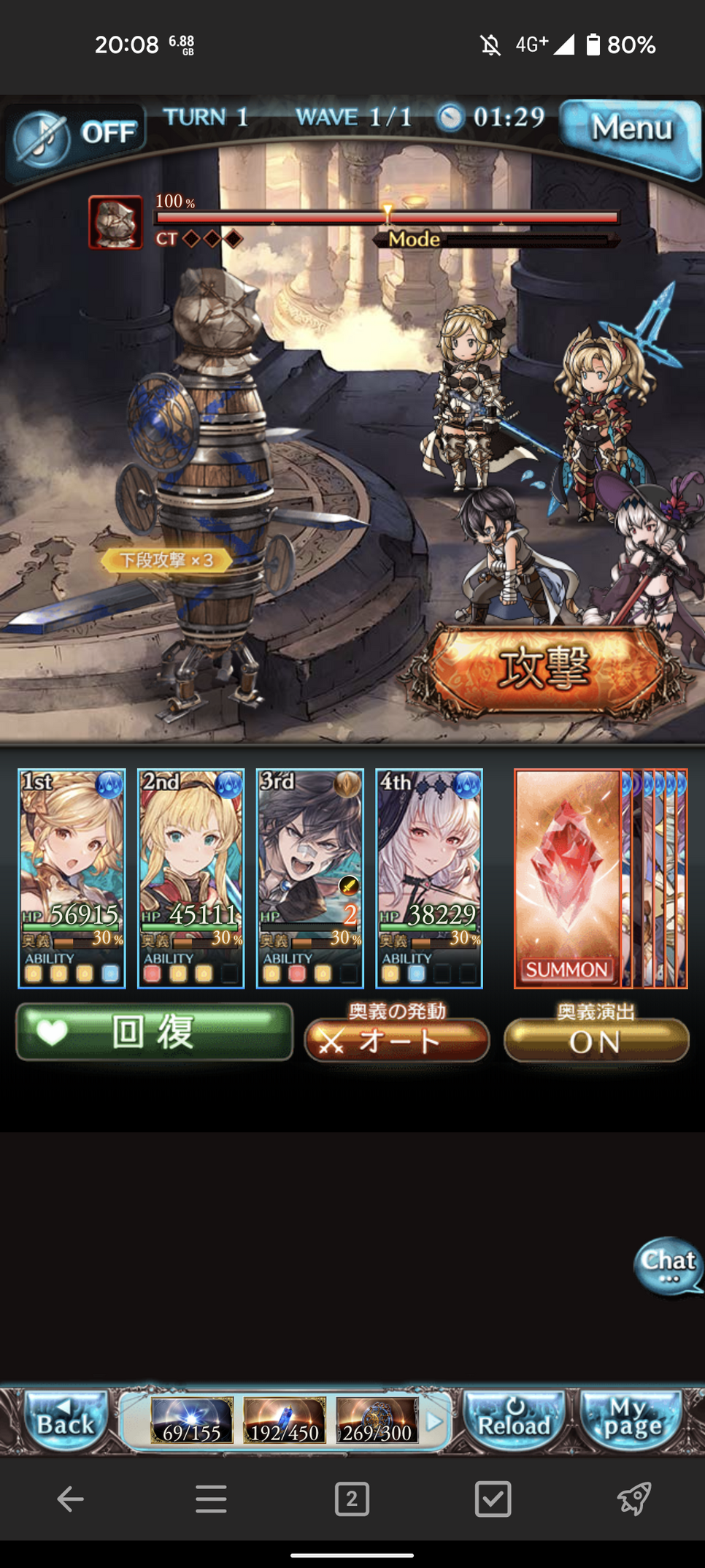Go Back using the footer button
The height and width of the screenshot is (1568, 705).
click(66, 1420)
